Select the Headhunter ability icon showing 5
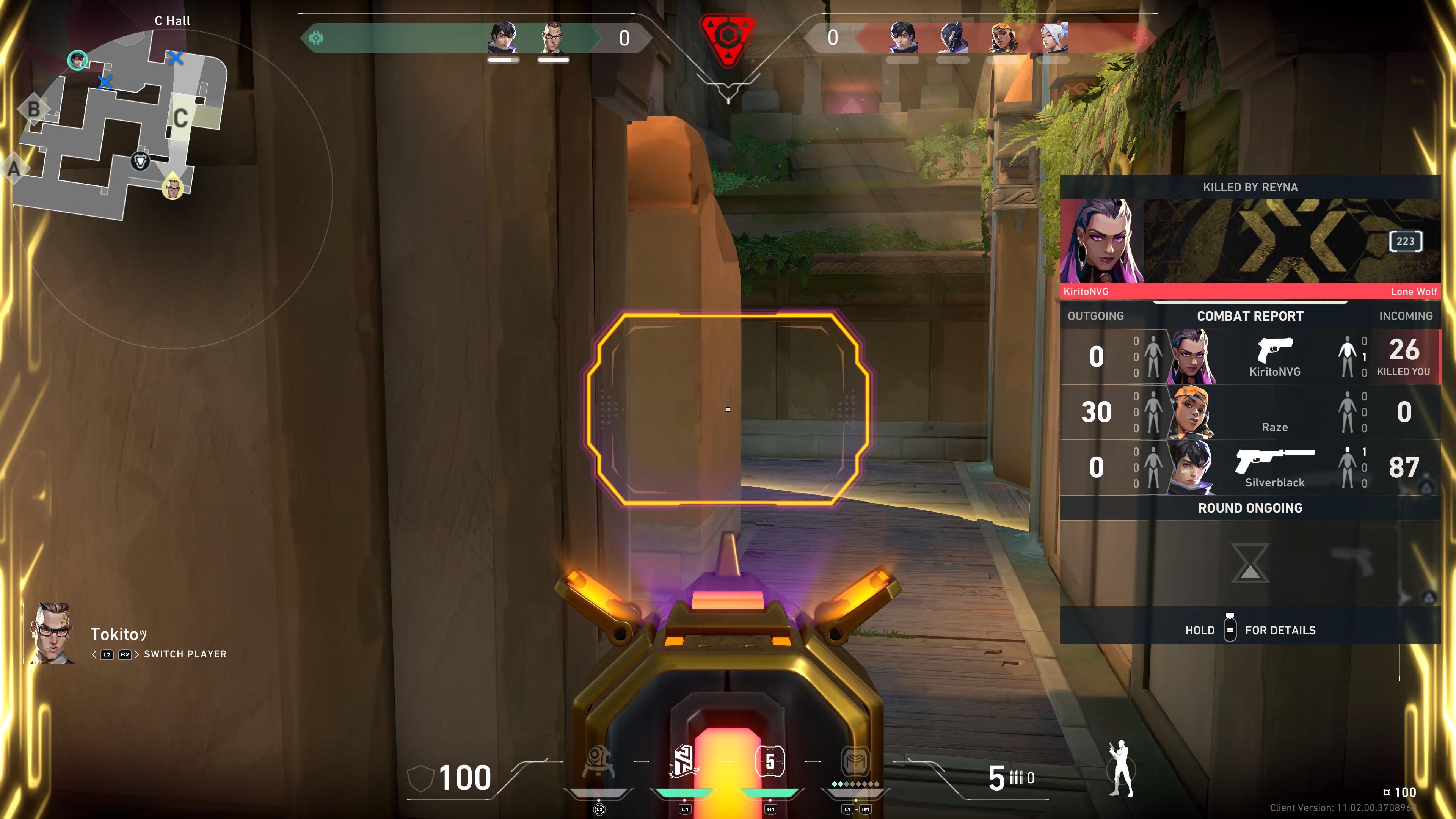 (x=770, y=761)
